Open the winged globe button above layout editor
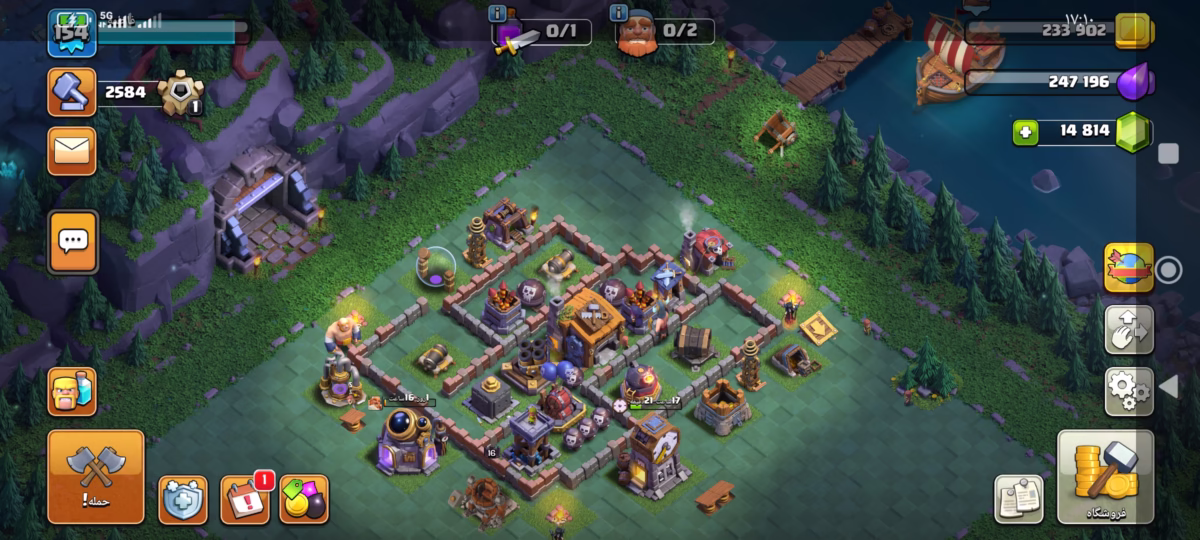 pyautogui.click(x=1129, y=268)
